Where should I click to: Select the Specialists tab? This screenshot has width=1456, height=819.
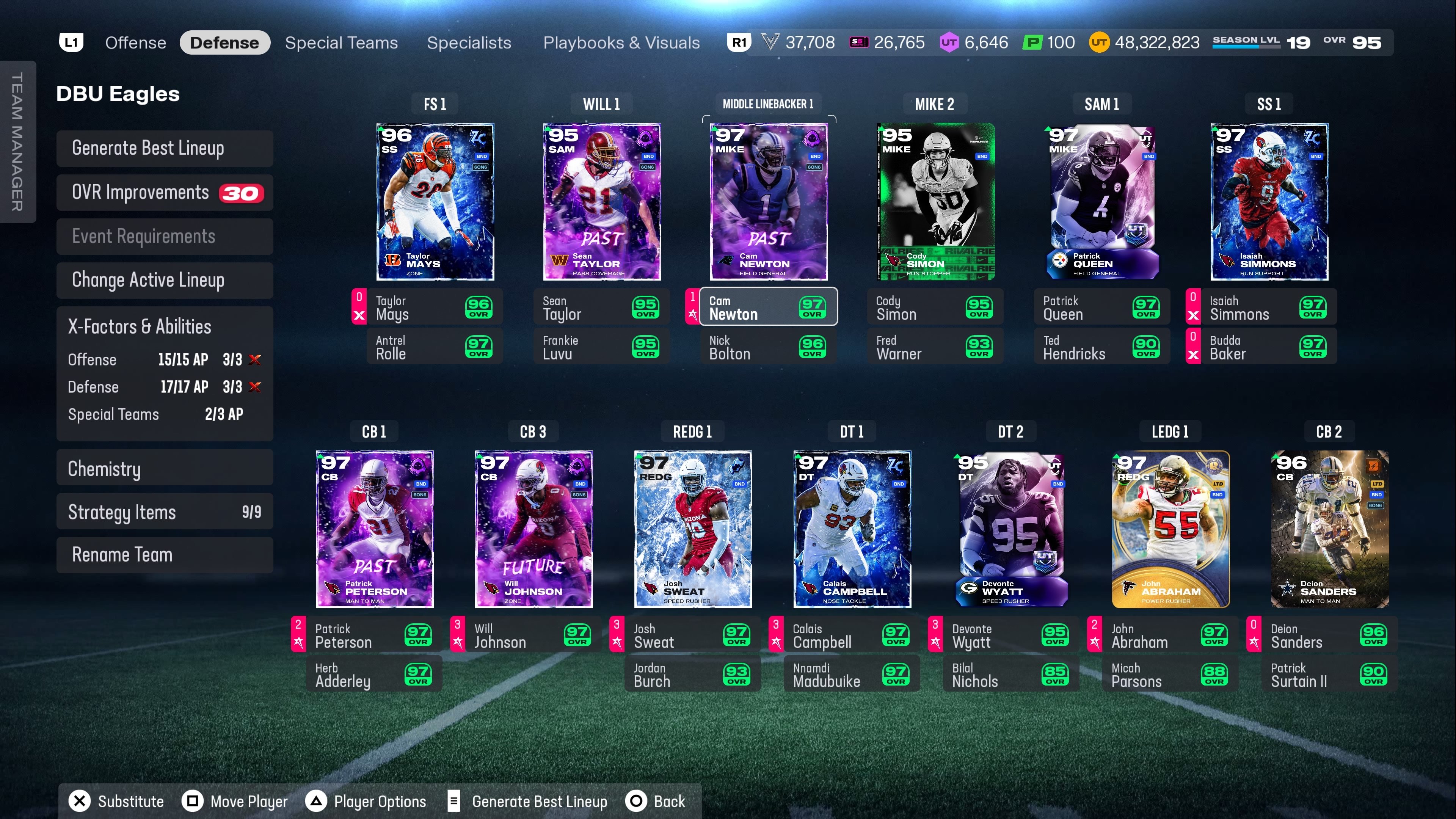click(469, 43)
